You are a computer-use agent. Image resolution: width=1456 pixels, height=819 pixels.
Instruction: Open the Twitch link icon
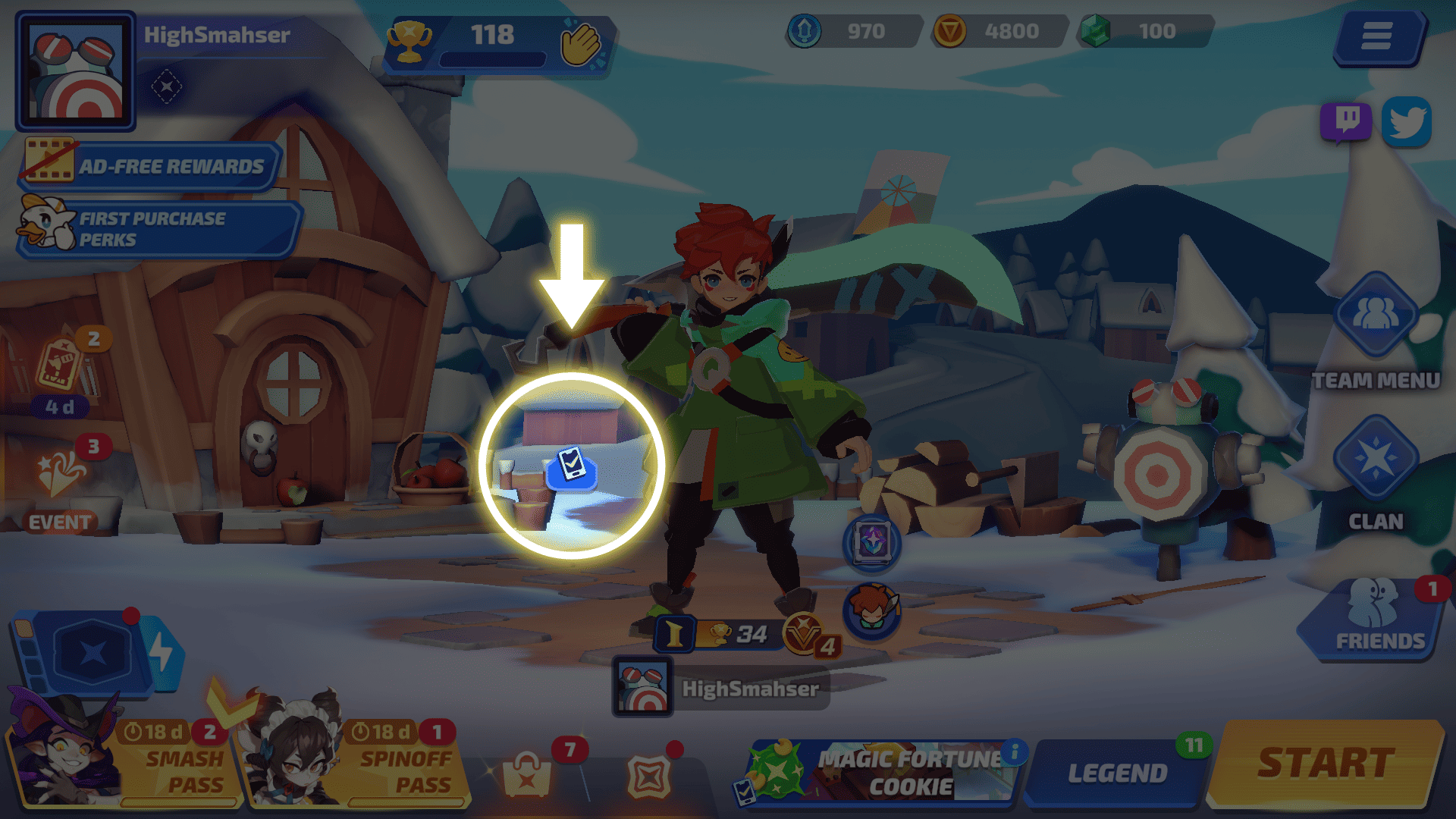[x=1346, y=121]
